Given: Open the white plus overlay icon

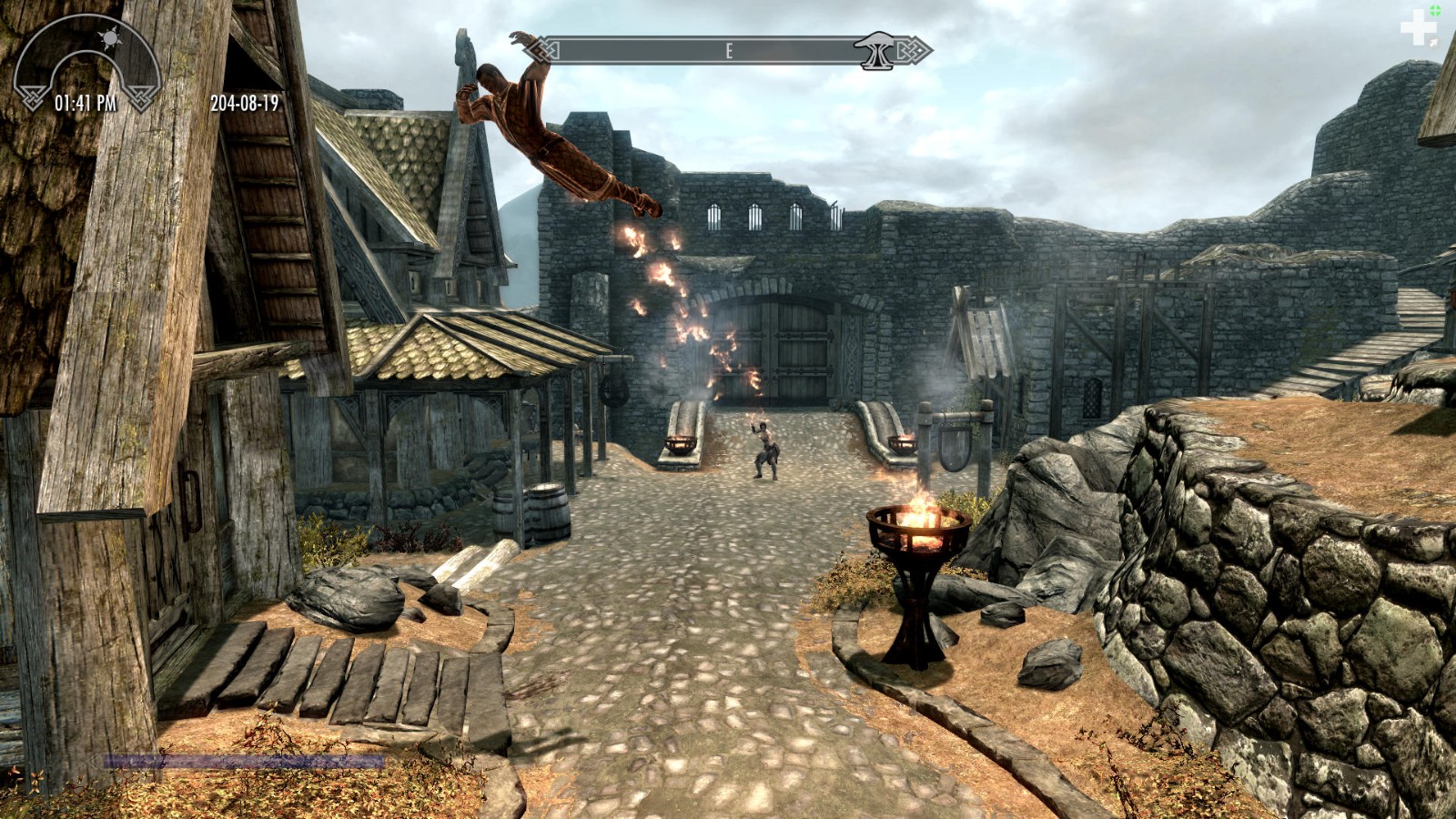Looking at the screenshot, I should pos(1418,28).
